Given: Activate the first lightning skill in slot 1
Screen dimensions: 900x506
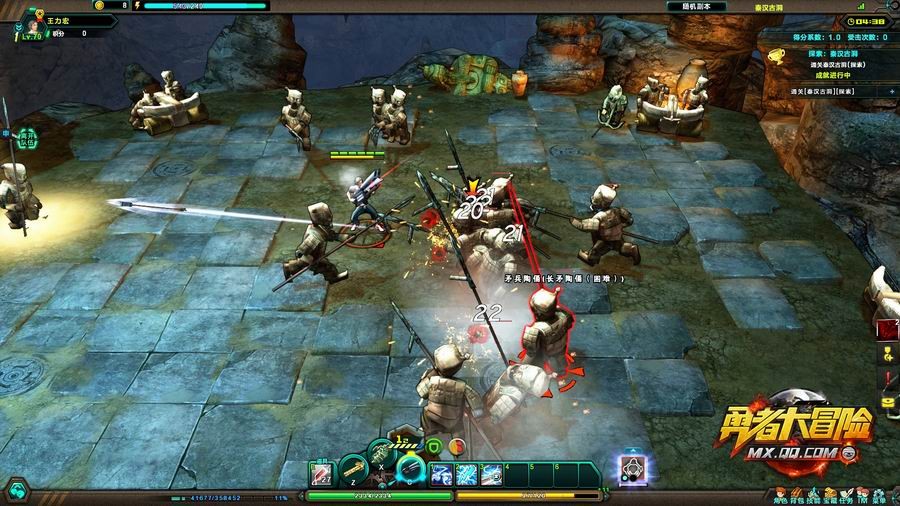Looking at the screenshot, I should click(441, 474).
